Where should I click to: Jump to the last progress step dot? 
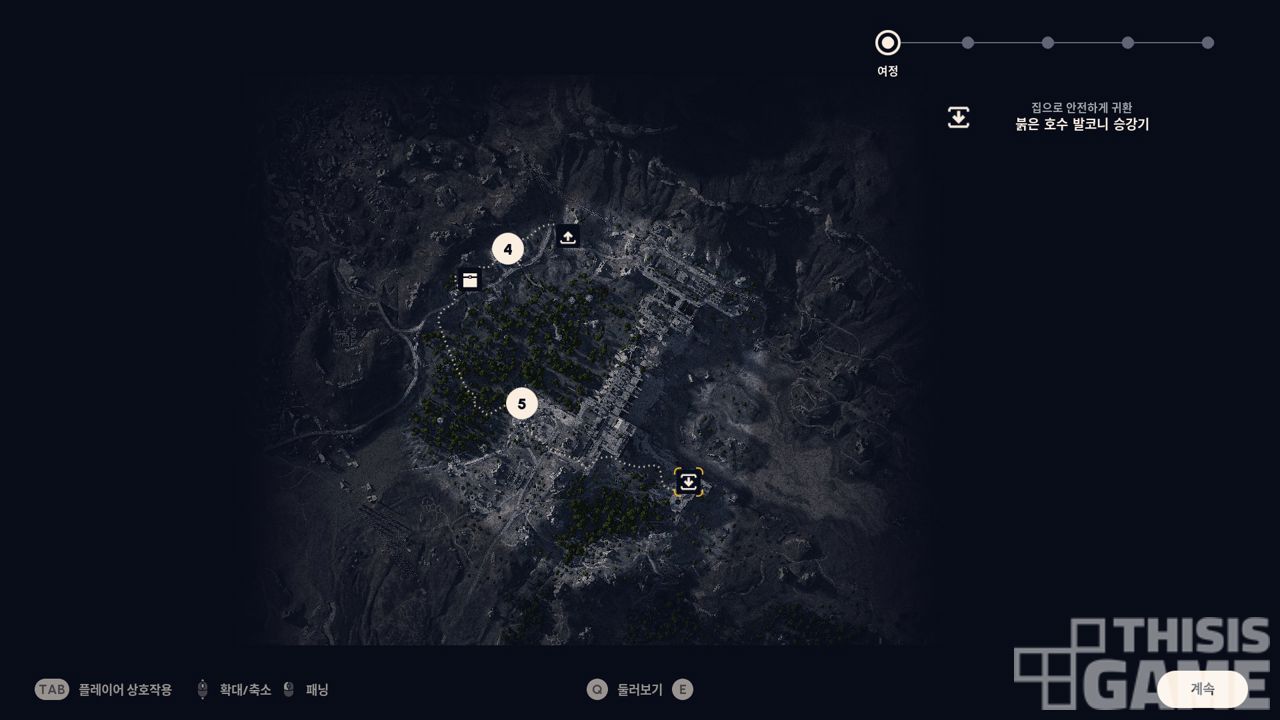click(1207, 43)
